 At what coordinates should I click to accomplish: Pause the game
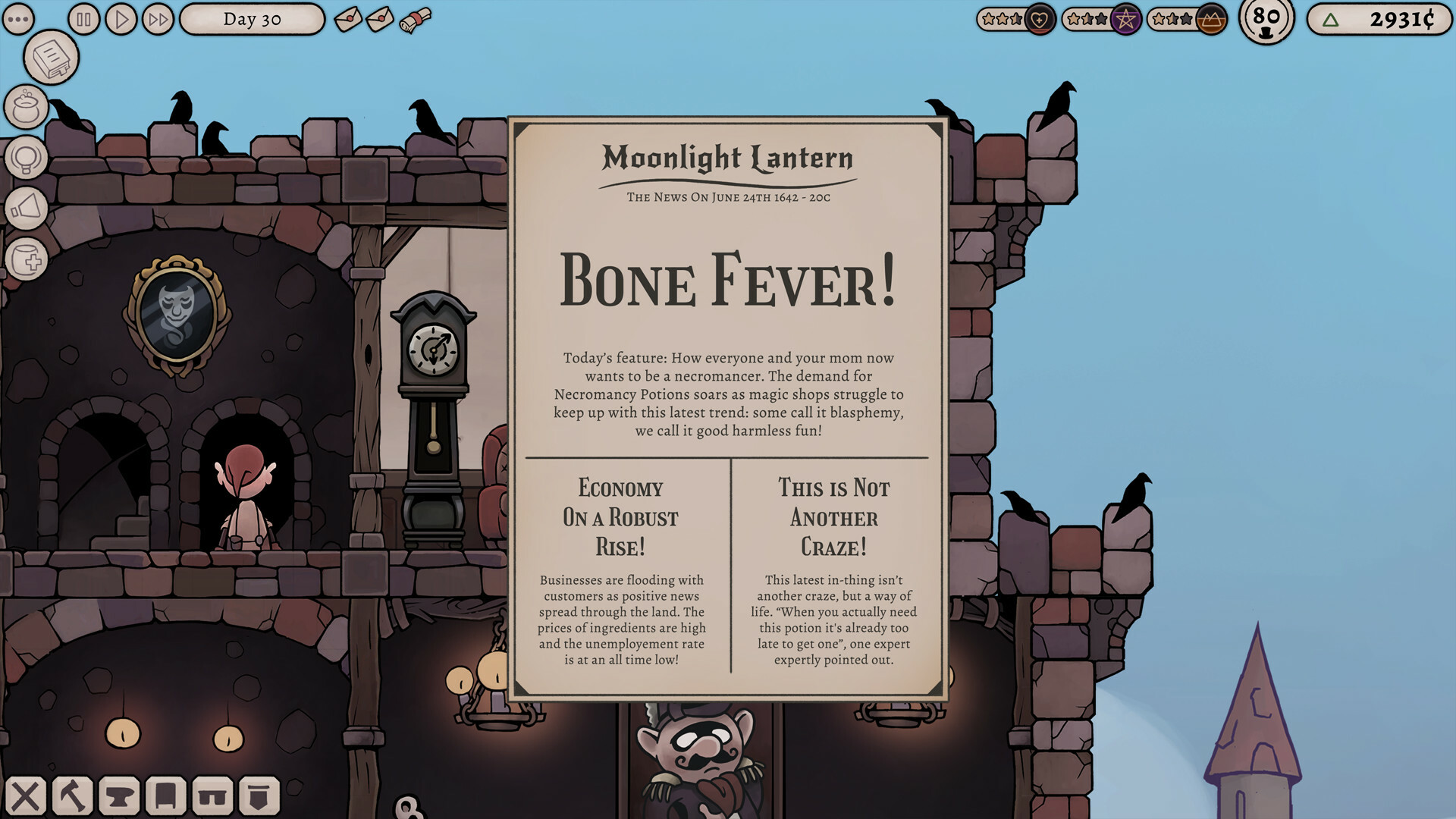[x=83, y=19]
